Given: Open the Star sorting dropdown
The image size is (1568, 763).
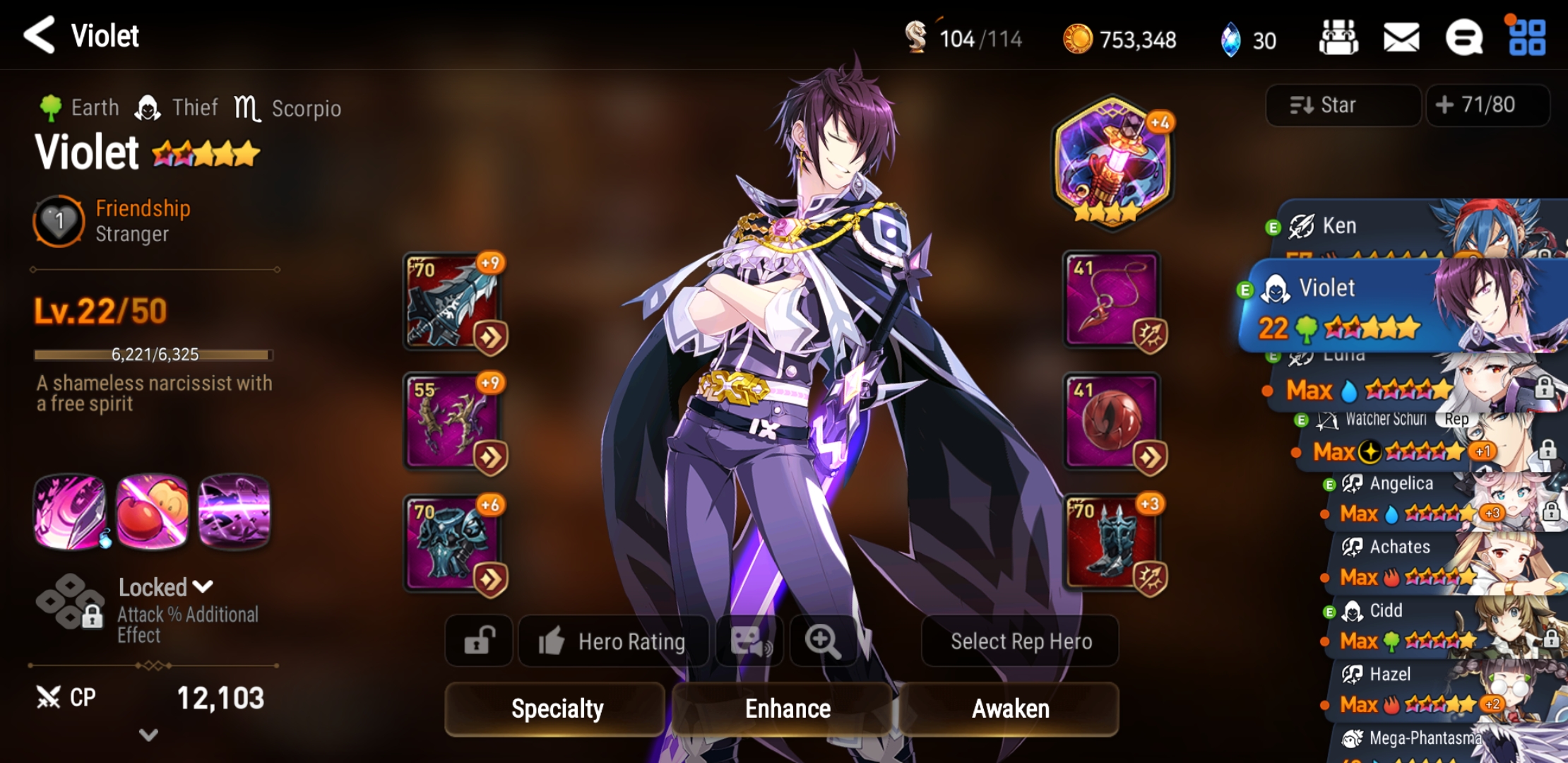Looking at the screenshot, I should click(x=1342, y=105).
